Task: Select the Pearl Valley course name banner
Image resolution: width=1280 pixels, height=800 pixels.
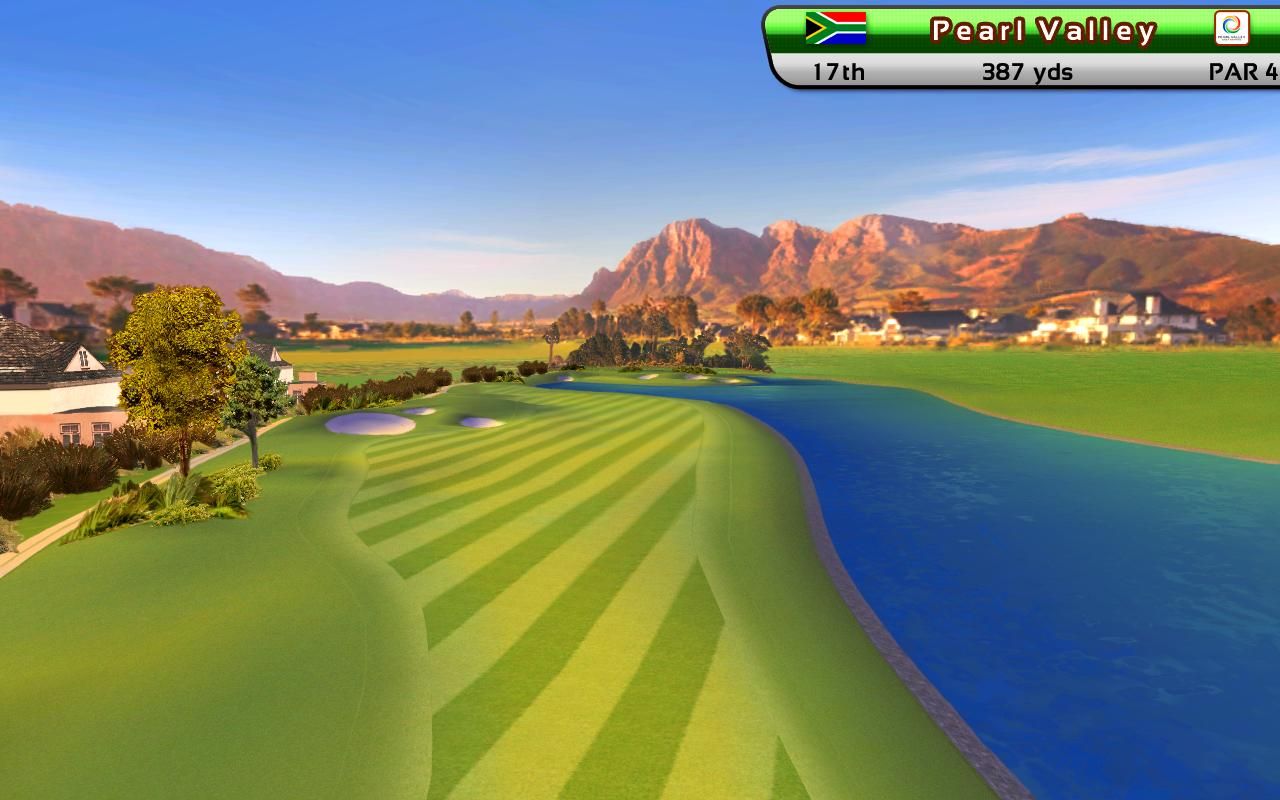Action: pos(1043,31)
